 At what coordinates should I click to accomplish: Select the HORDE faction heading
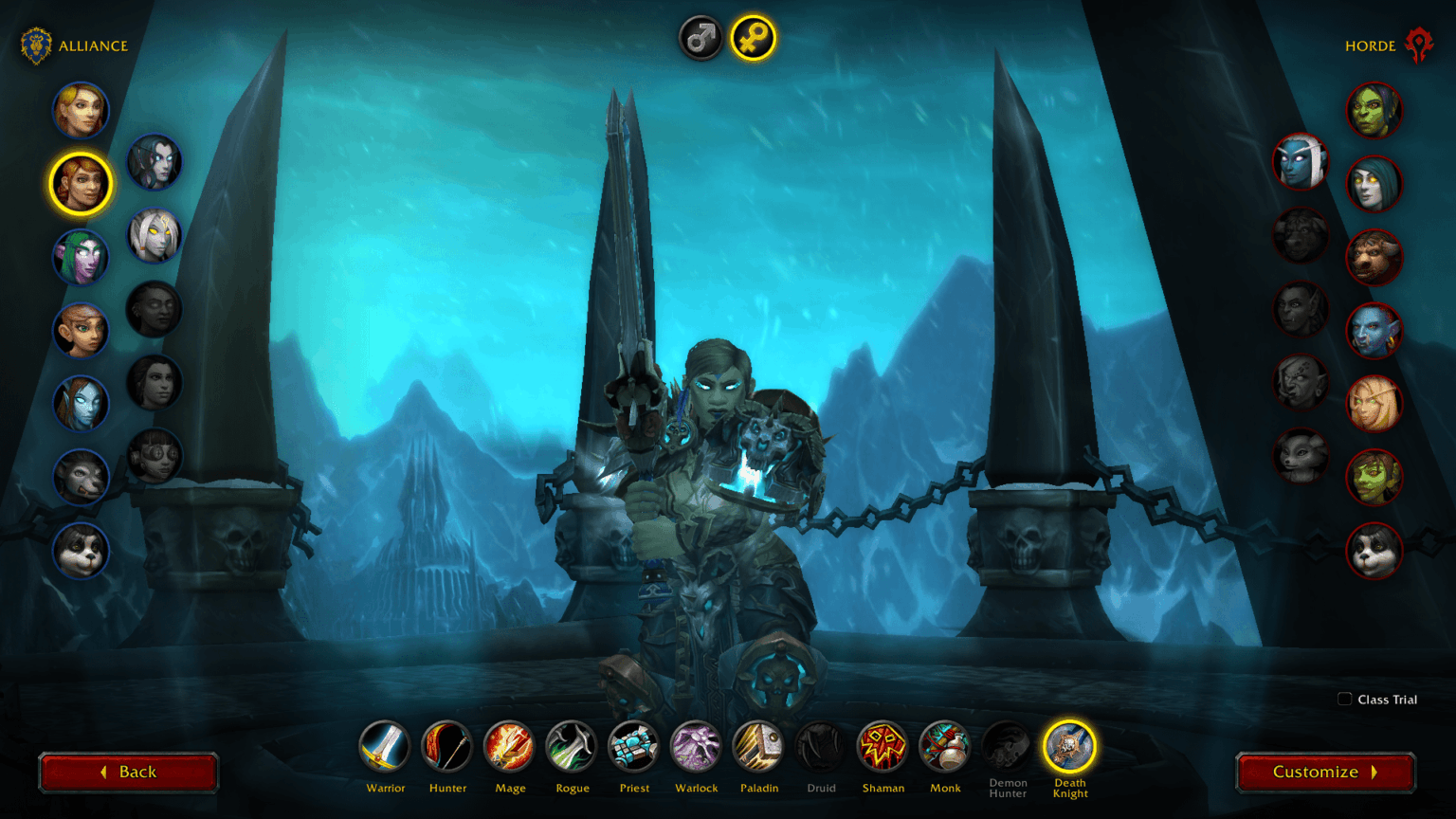(1372, 45)
